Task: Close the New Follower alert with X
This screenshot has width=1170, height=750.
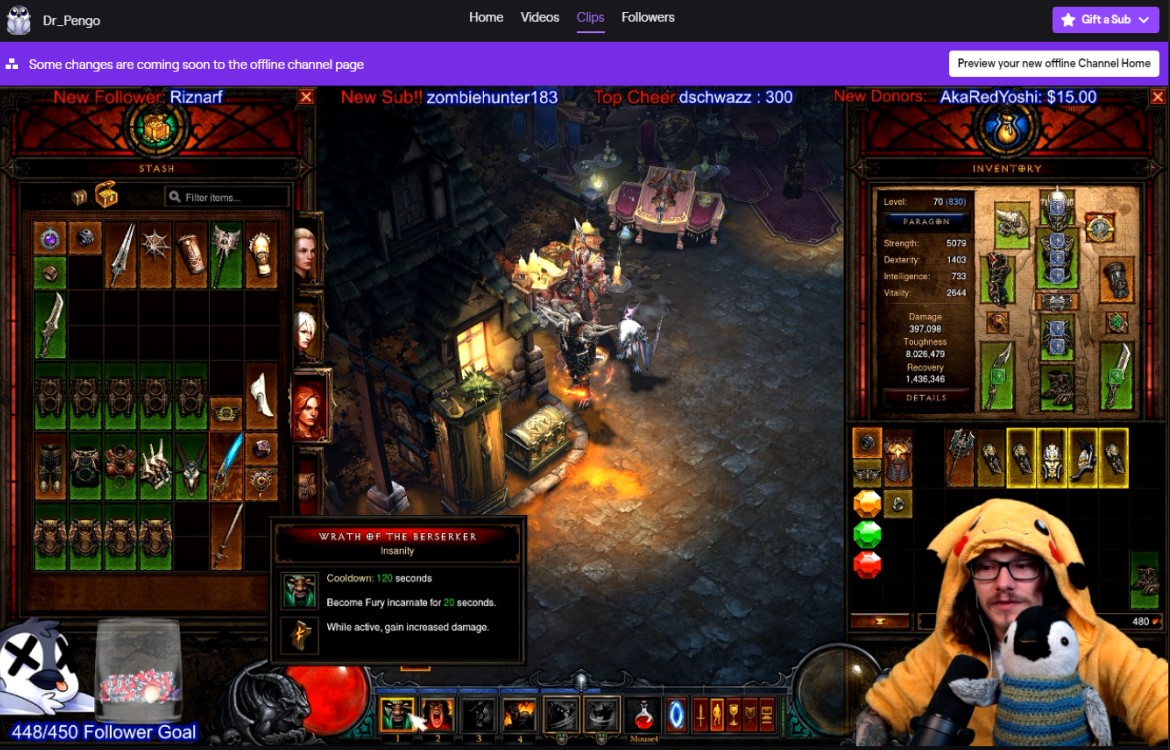Action: [x=306, y=97]
